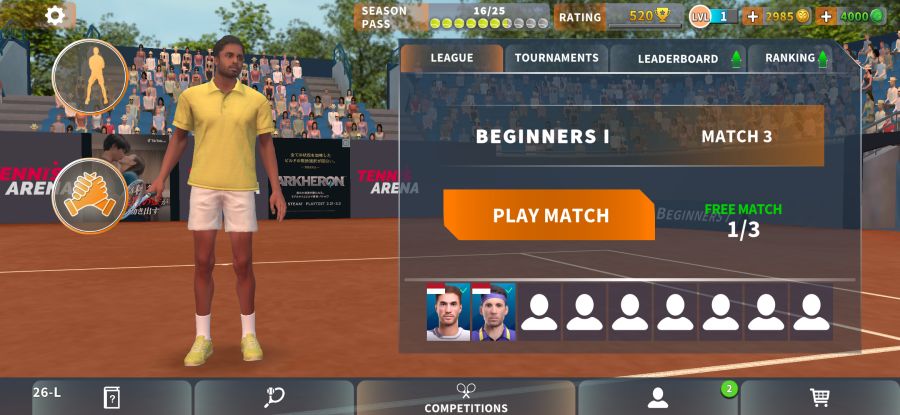
Task: Open the racket equipment tab
Action: point(274,398)
